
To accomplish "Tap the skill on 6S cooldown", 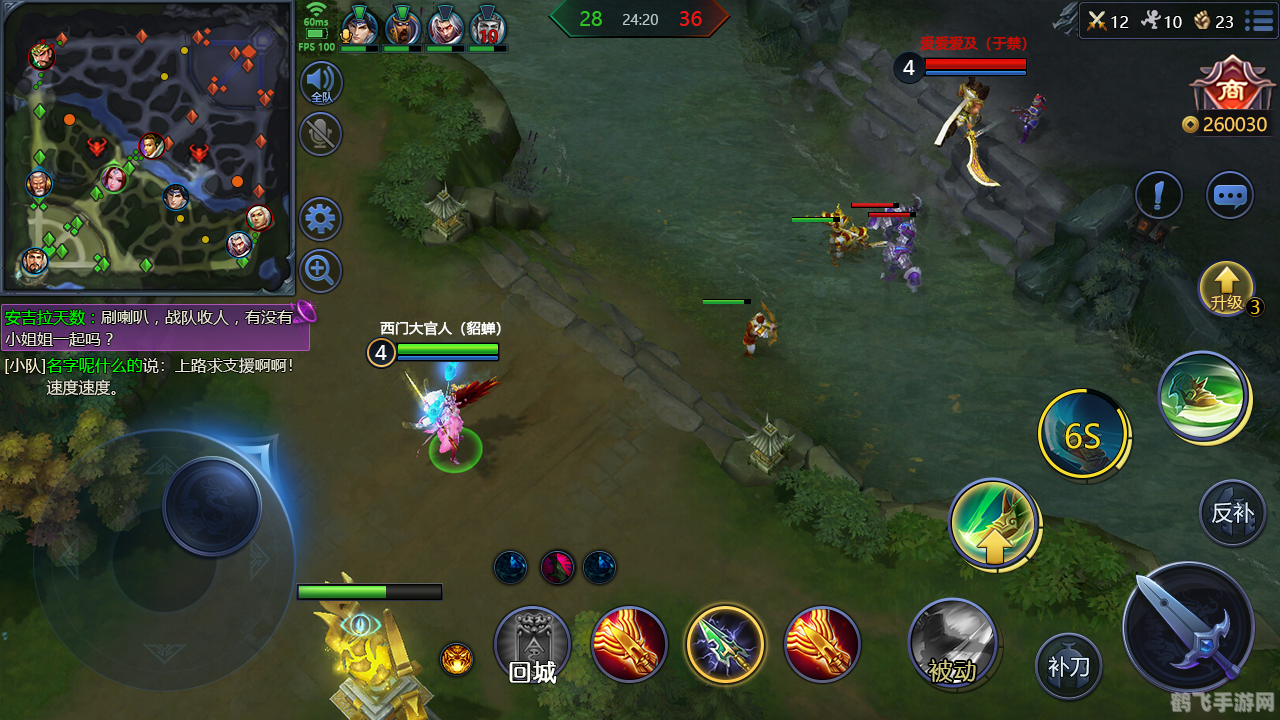I will (x=1082, y=435).
